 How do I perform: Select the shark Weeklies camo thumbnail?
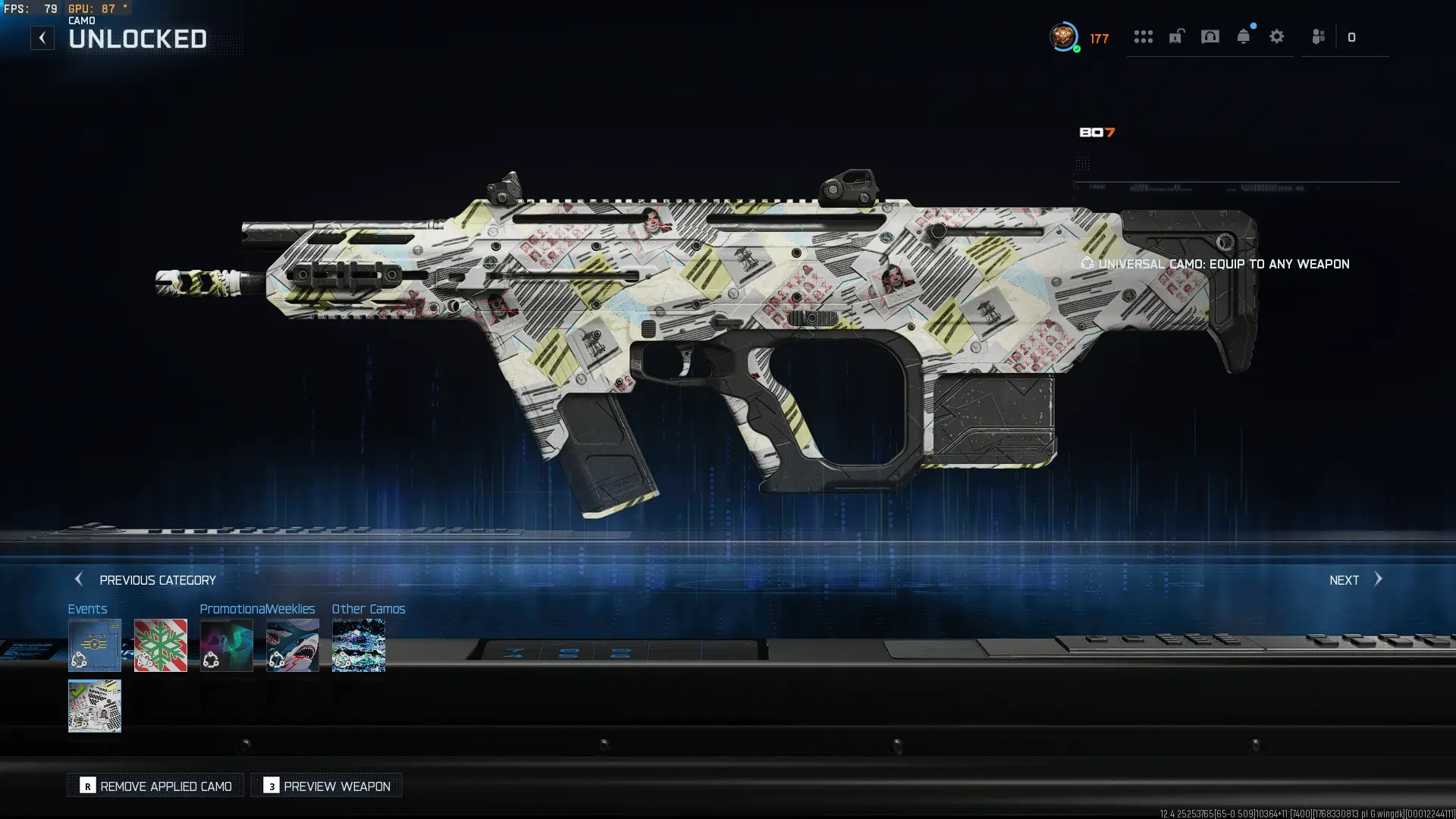(293, 645)
